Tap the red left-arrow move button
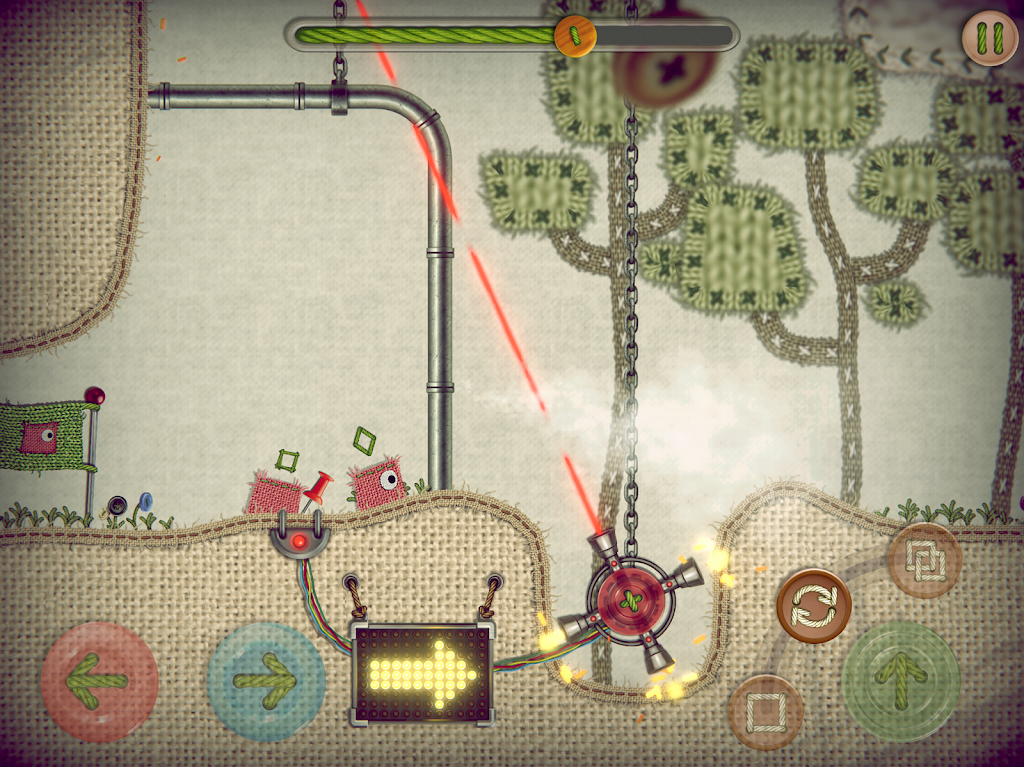The image size is (1024, 767). pyautogui.click(x=99, y=681)
